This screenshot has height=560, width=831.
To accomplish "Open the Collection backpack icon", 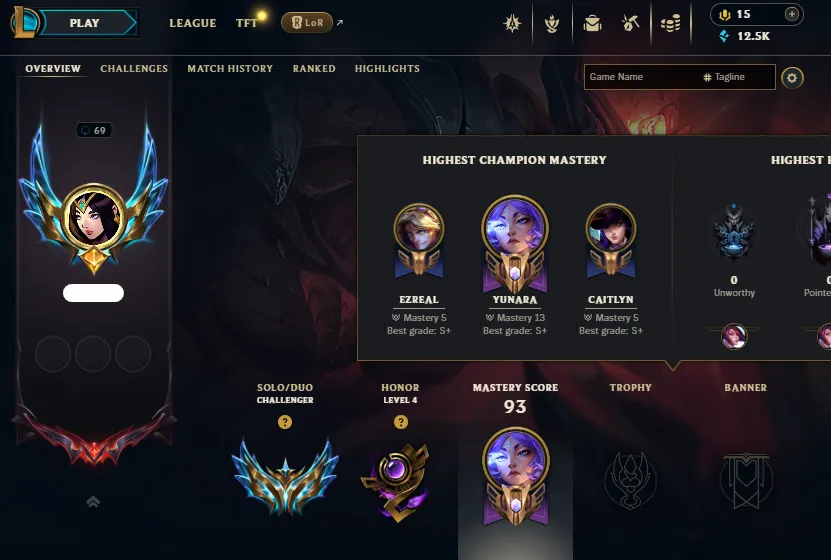I will [592, 23].
